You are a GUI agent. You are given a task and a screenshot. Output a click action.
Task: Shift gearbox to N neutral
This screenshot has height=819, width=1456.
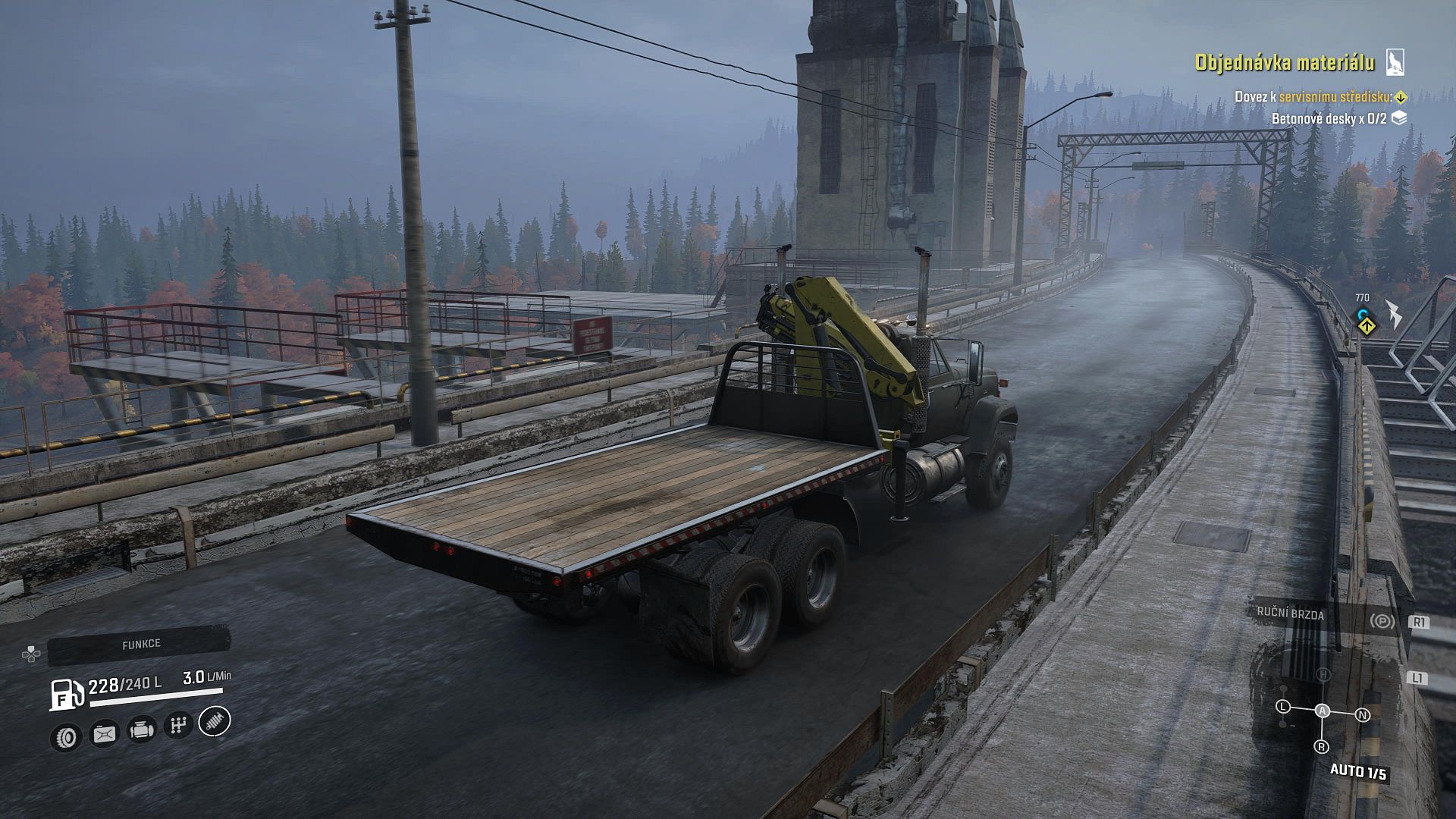tap(1363, 714)
